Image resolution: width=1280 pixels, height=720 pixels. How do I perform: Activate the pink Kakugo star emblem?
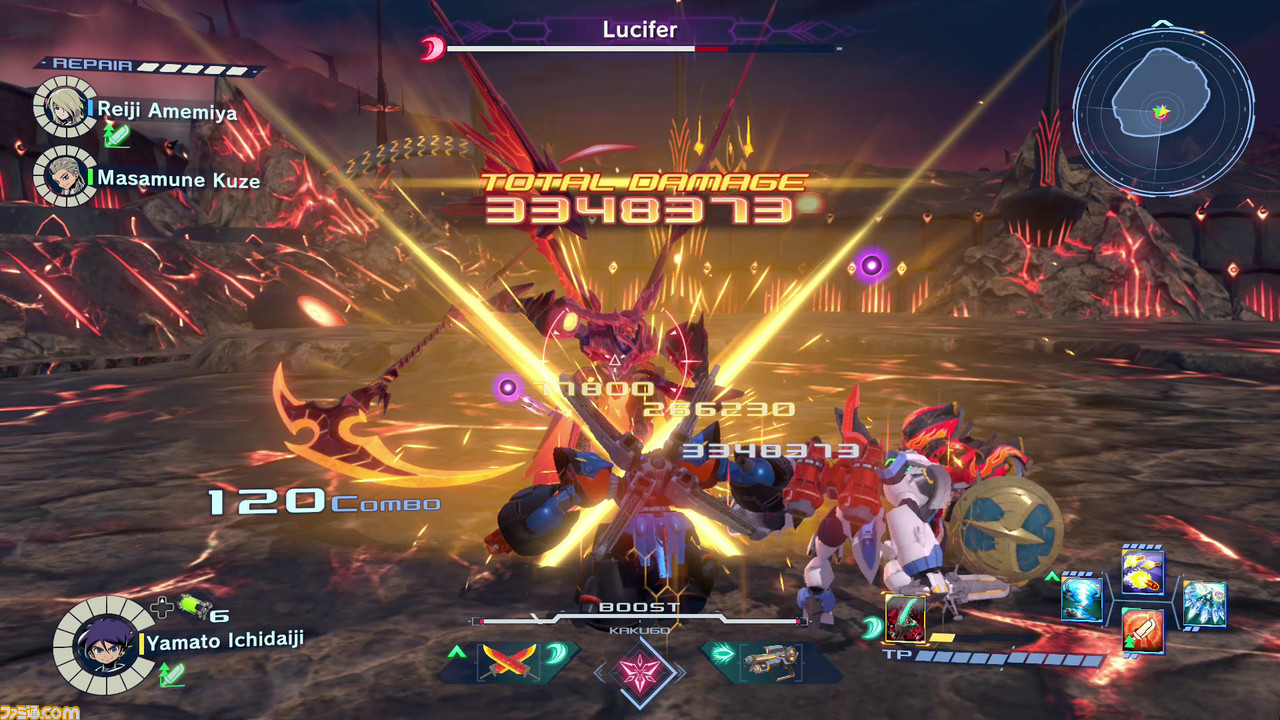pos(640,669)
